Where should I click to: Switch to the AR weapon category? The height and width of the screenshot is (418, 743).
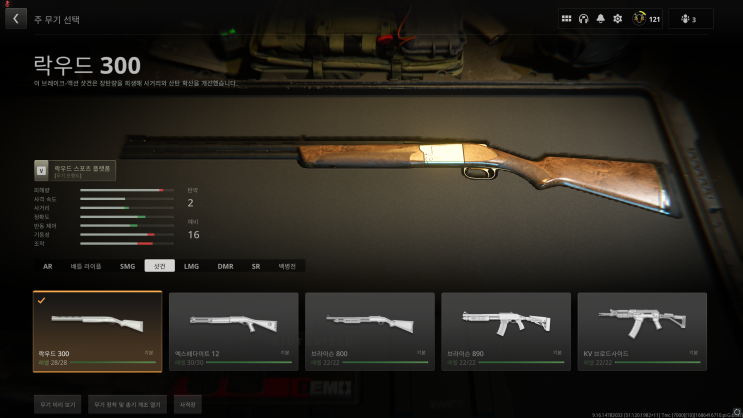[x=47, y=266]
